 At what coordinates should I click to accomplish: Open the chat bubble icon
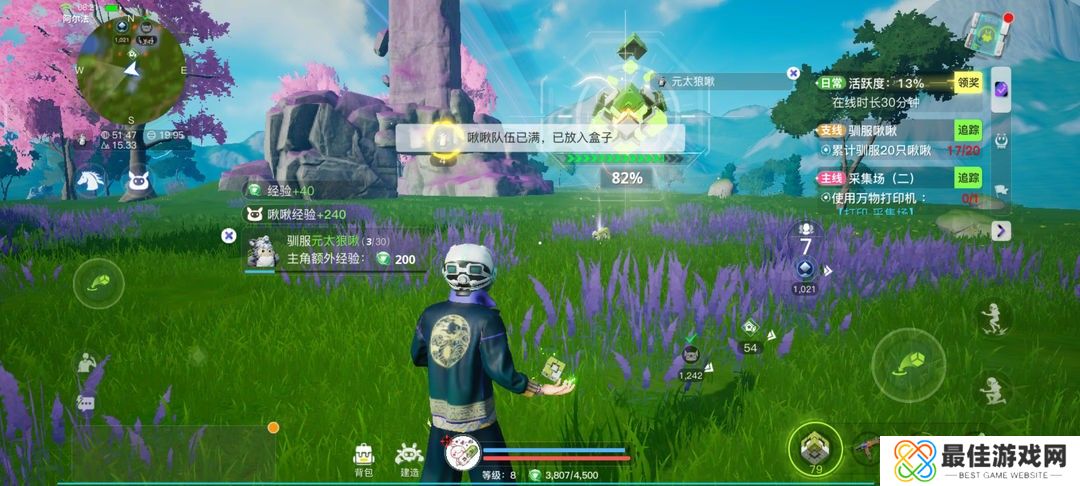pyautogui.click(x=85, y=403)
